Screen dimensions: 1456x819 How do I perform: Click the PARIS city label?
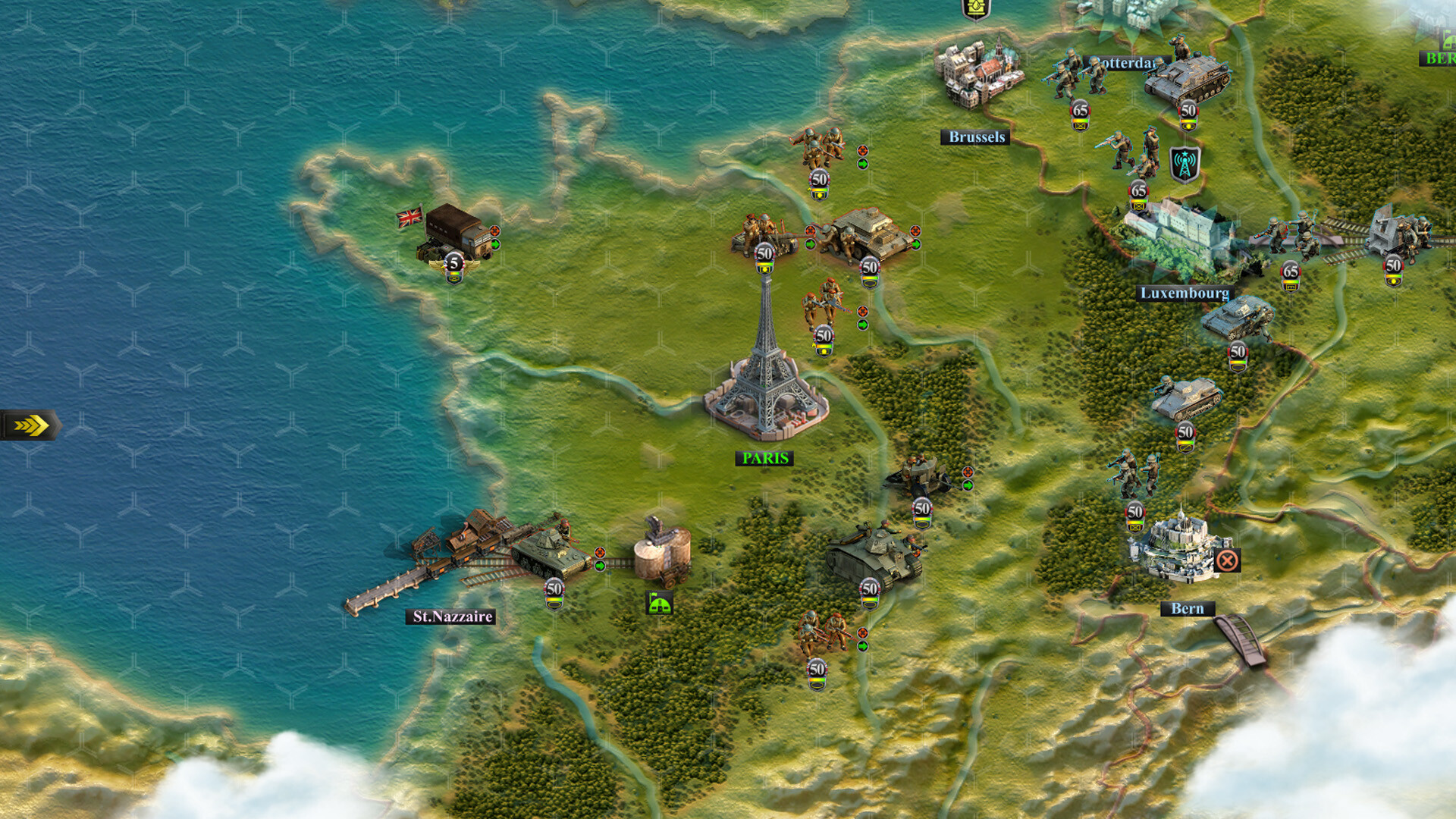(x=766, y=458)
